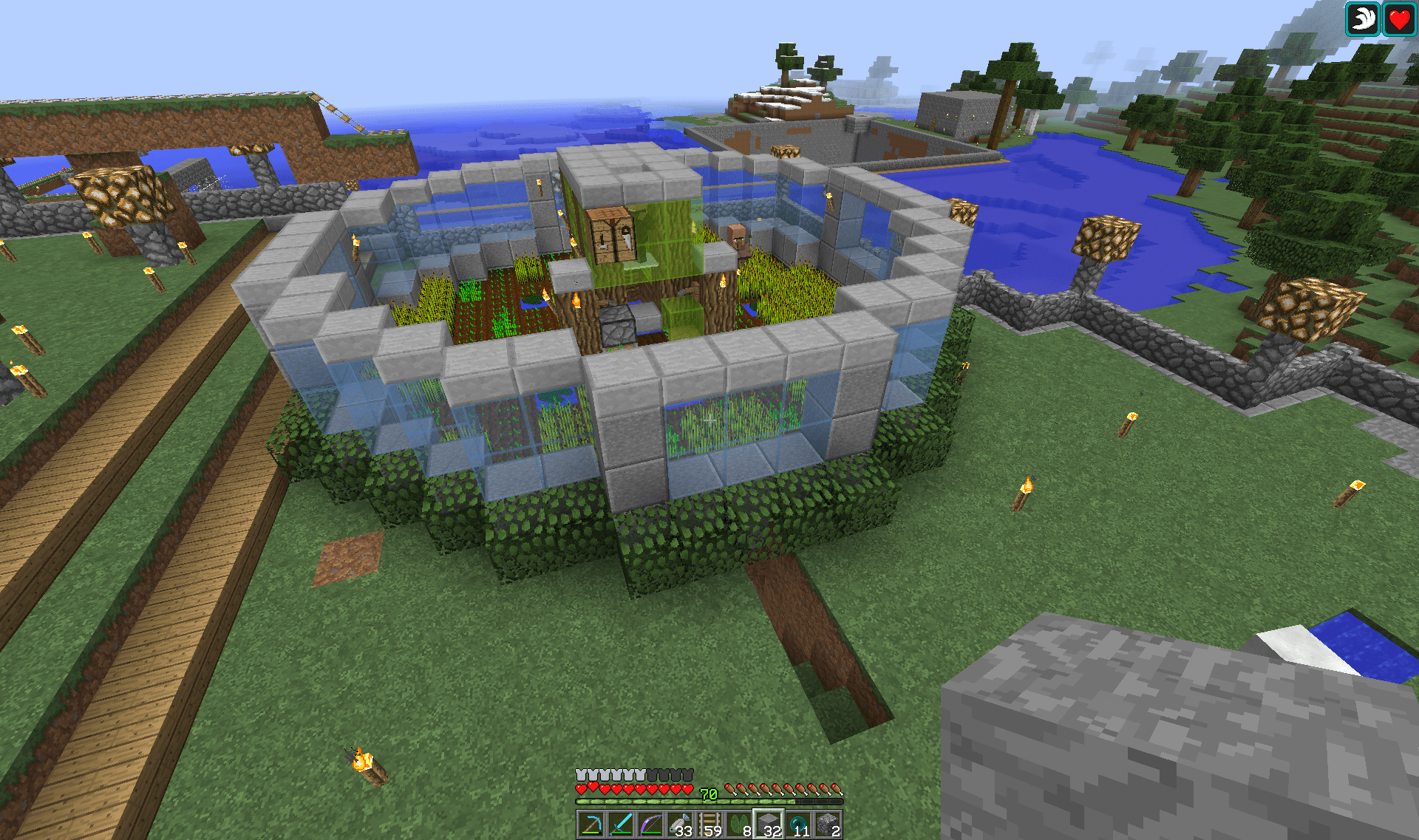Select the diamond sword in the hotbar
This screenshot has width=1419, height=840.
(x=621, y=825)
